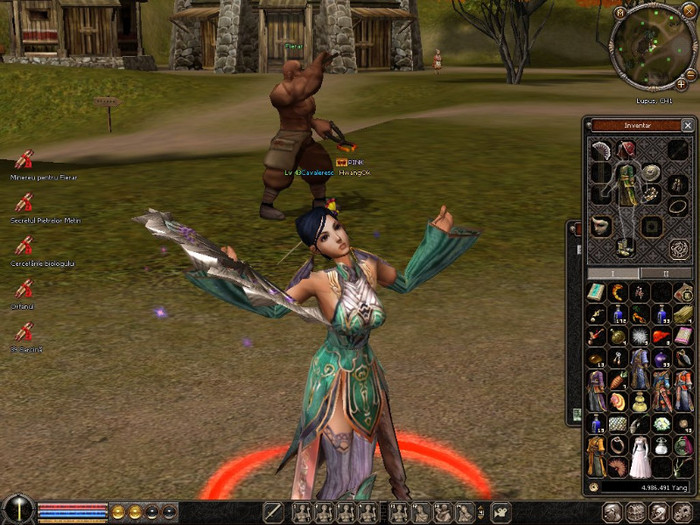Close the Inventar window
Image resolution: width=700 pixels, height=525 pixels.
click(x=687, y=126)
